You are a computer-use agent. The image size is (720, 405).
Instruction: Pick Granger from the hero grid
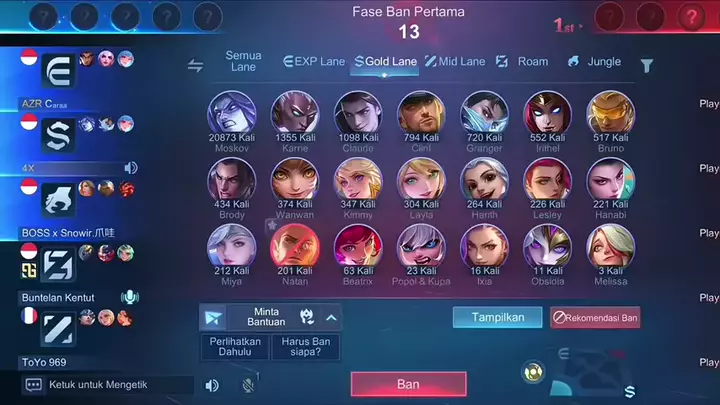tap(485, 113)
